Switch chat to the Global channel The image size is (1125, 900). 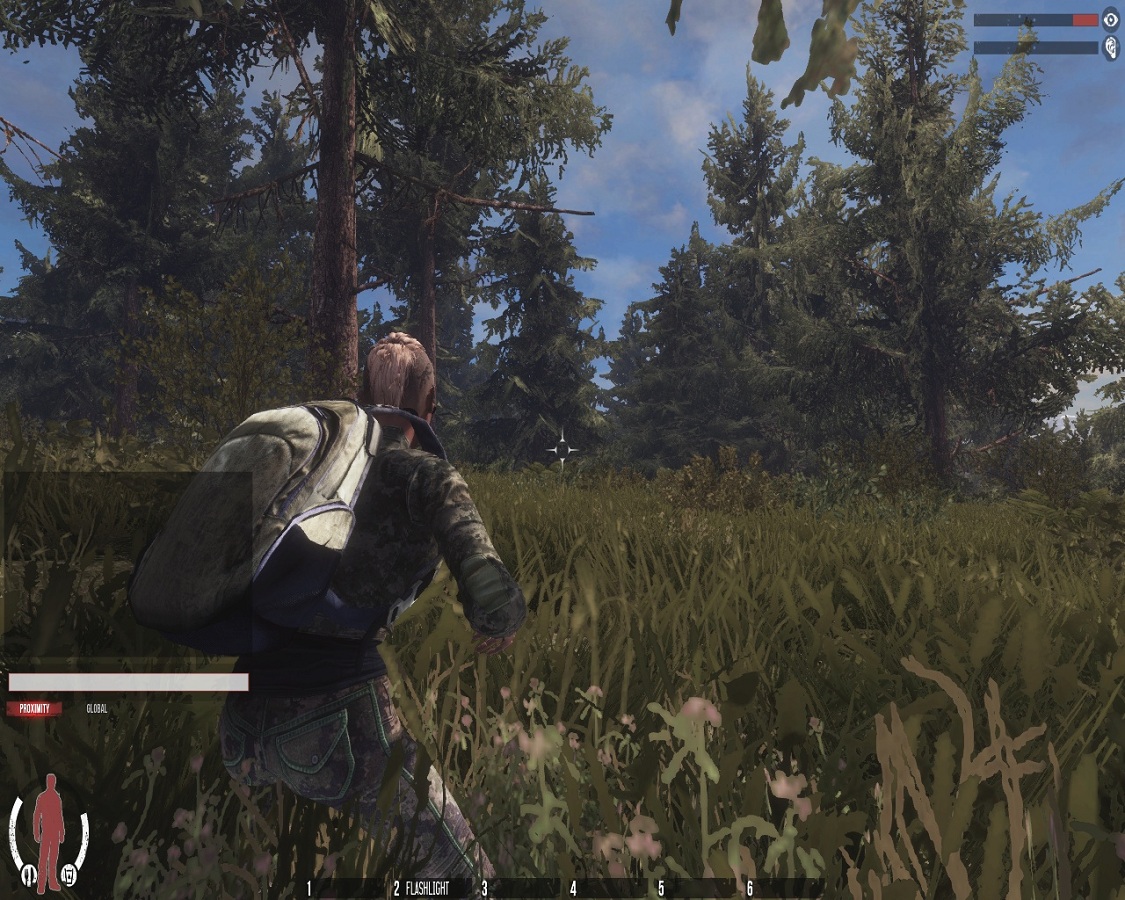[x=97, y=709]
